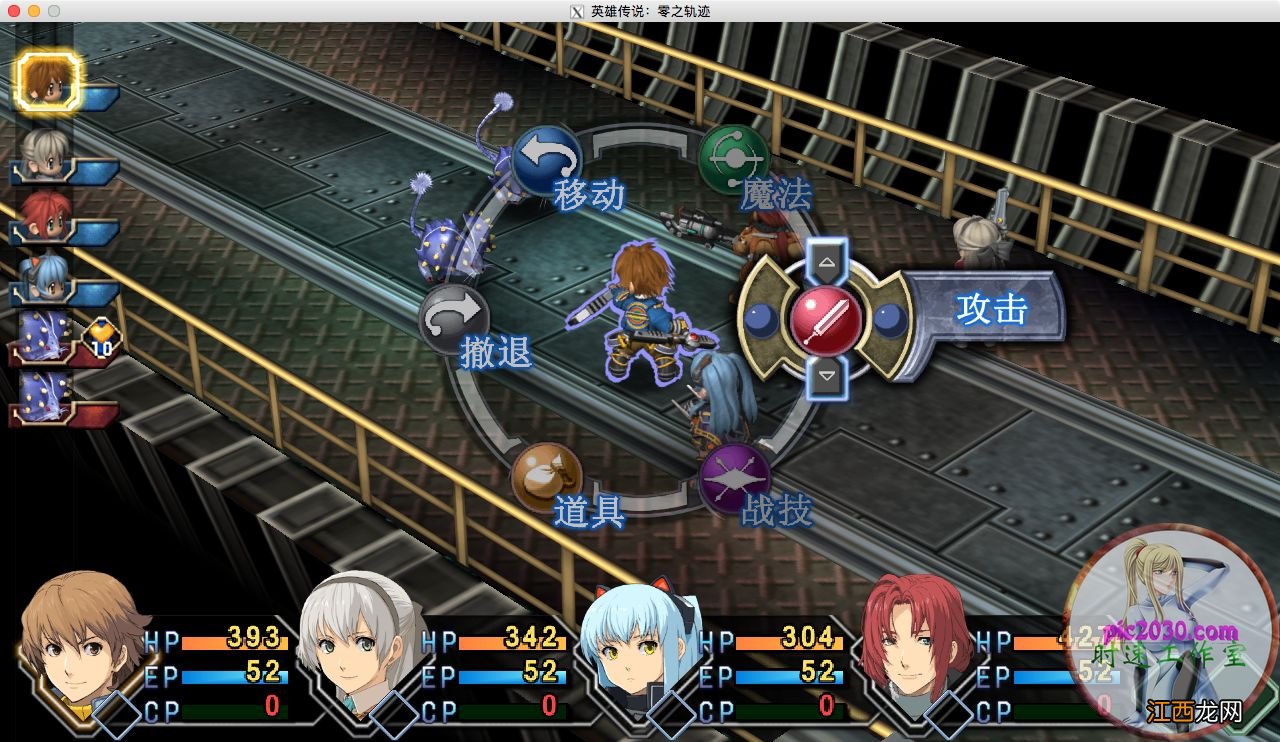Screen dimensions: 1280x742
Task: Choose the 魔法 (Arts) command
Action: [x=734, y=159]
